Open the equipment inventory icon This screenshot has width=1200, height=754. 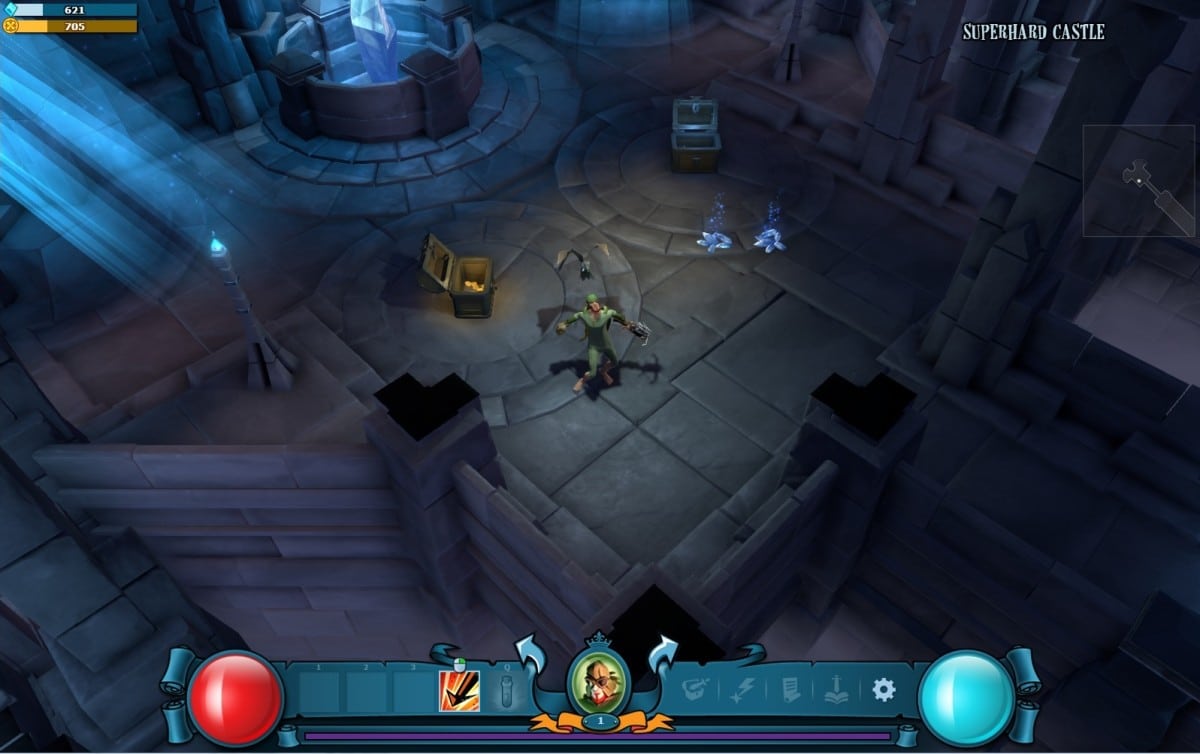[696, 689]
